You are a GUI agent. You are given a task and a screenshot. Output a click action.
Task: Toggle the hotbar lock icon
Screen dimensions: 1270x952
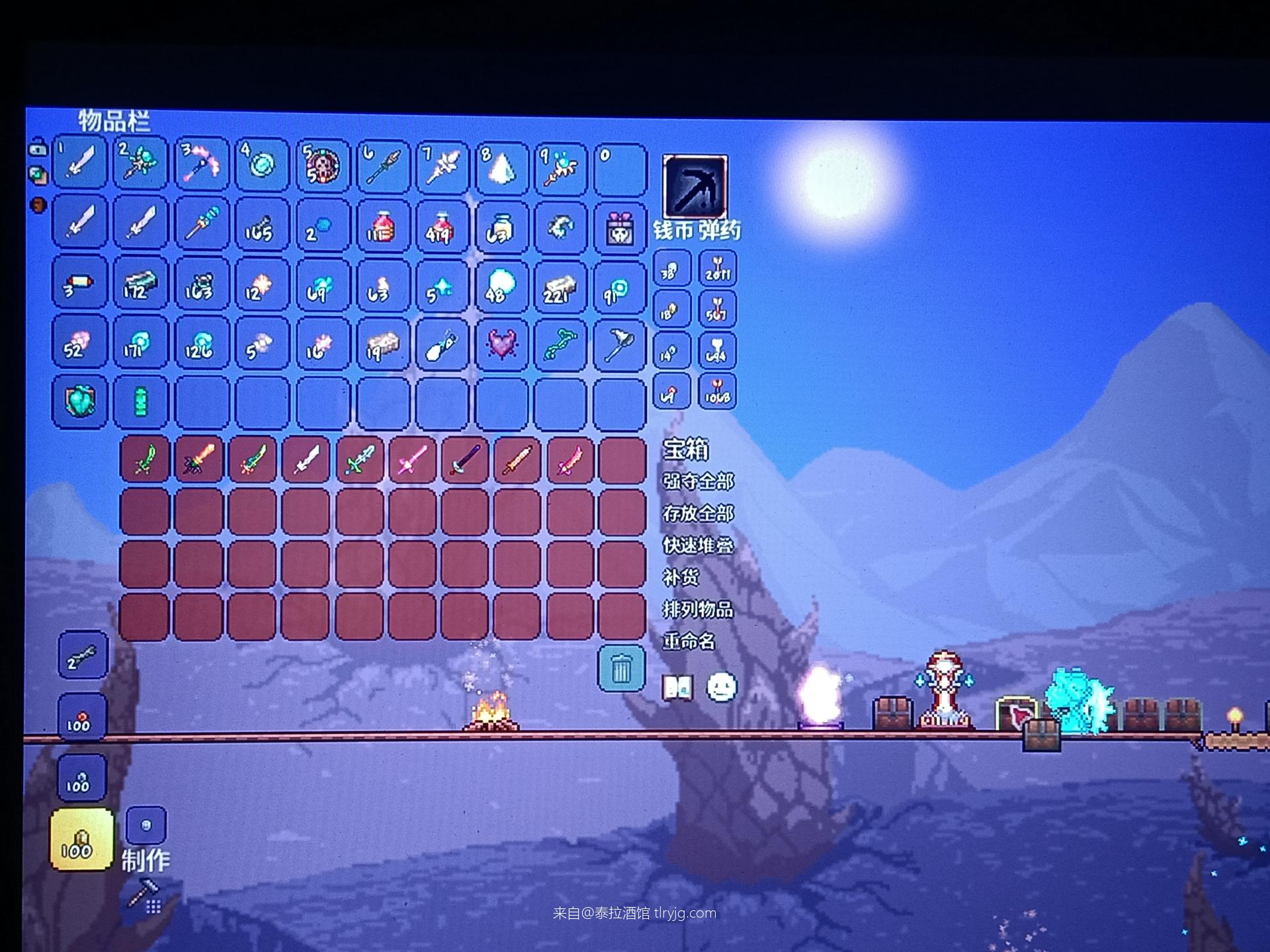(38, 148)
